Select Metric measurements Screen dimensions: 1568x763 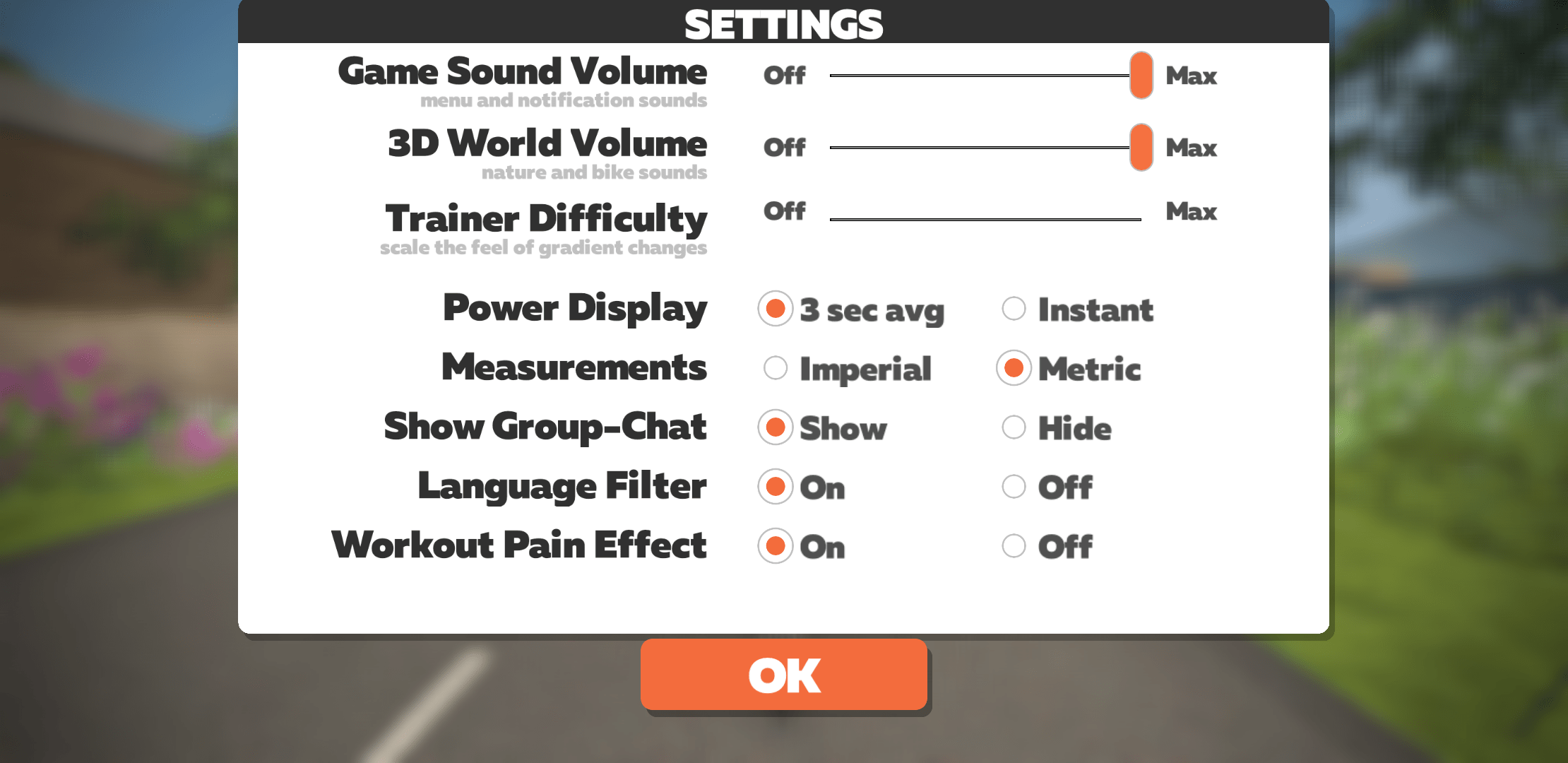1014,367
